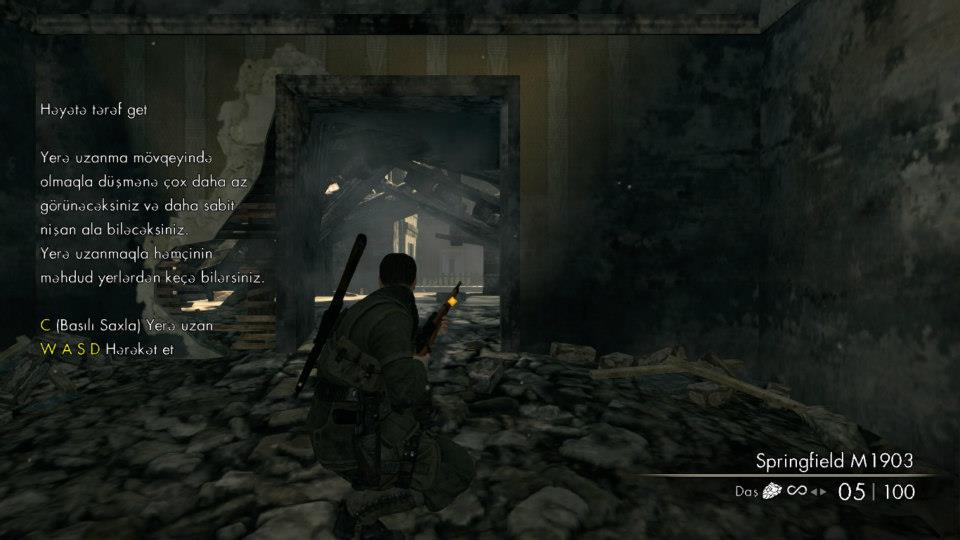This screenshot has height=540, width=960.
Task: Select the Daş rock item icon
Action: click(x=774, y=491)
